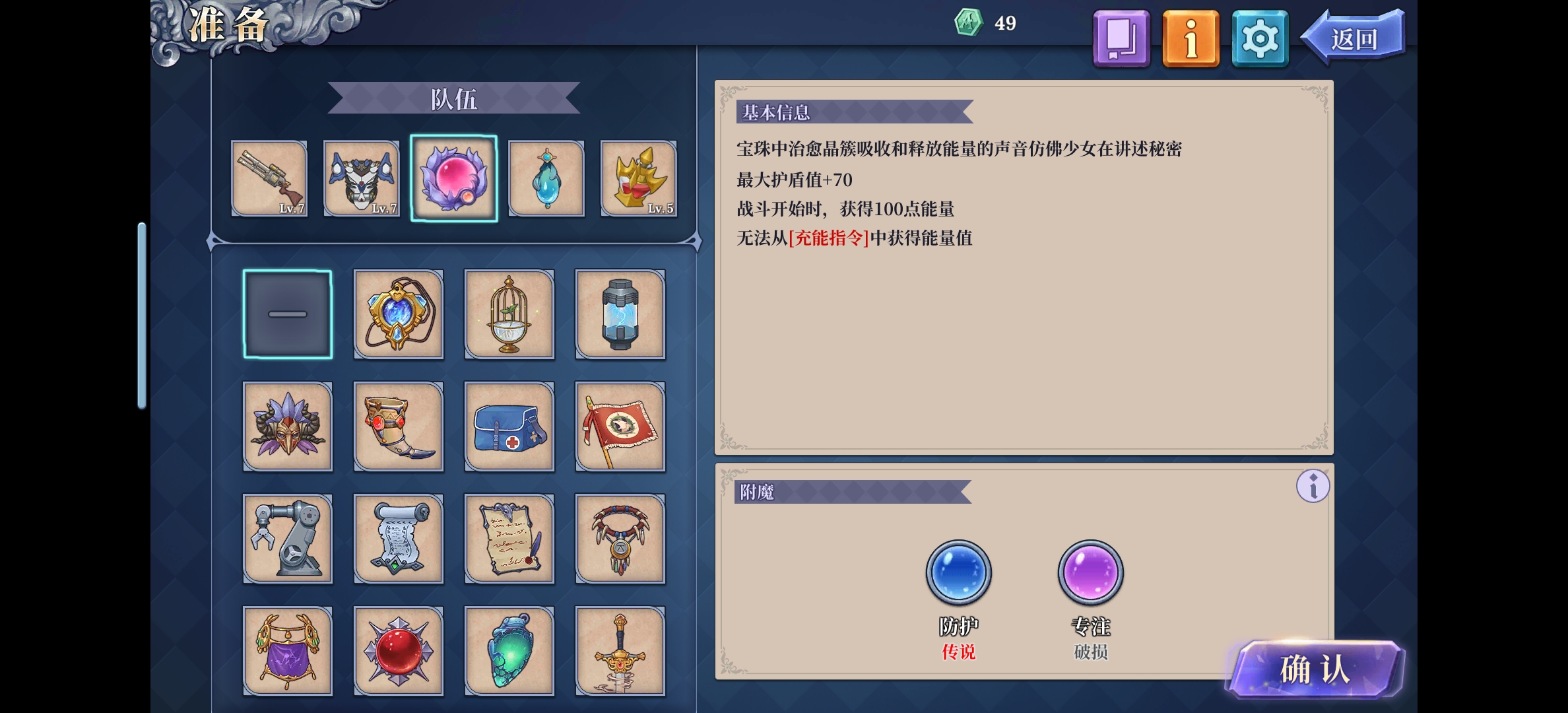Select the medical satchel from inventory
Image resolution: width=1568 pixels, height=713 pixels.
509,427
